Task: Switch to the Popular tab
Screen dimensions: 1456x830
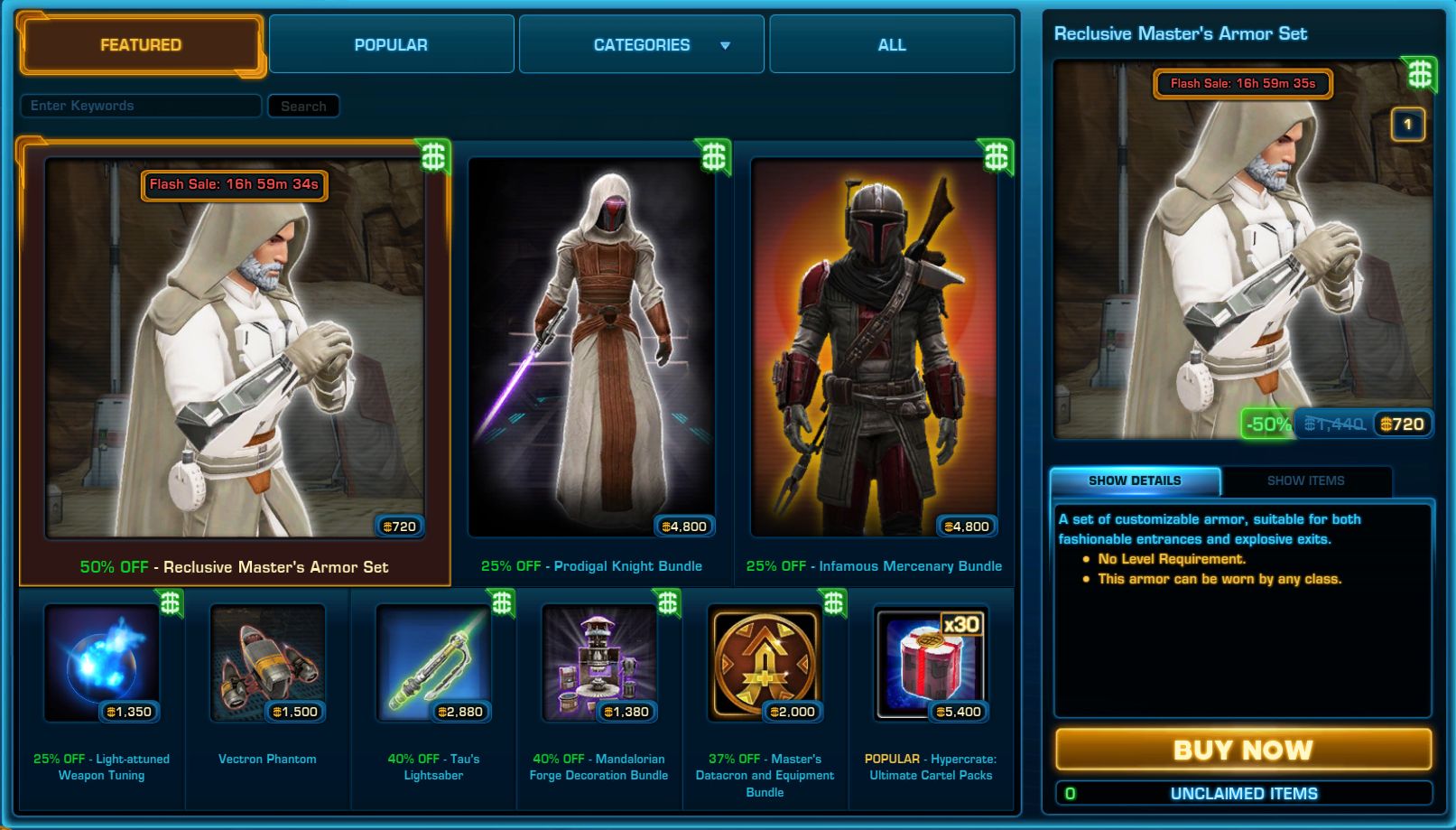Action: [x=391, y=43]
